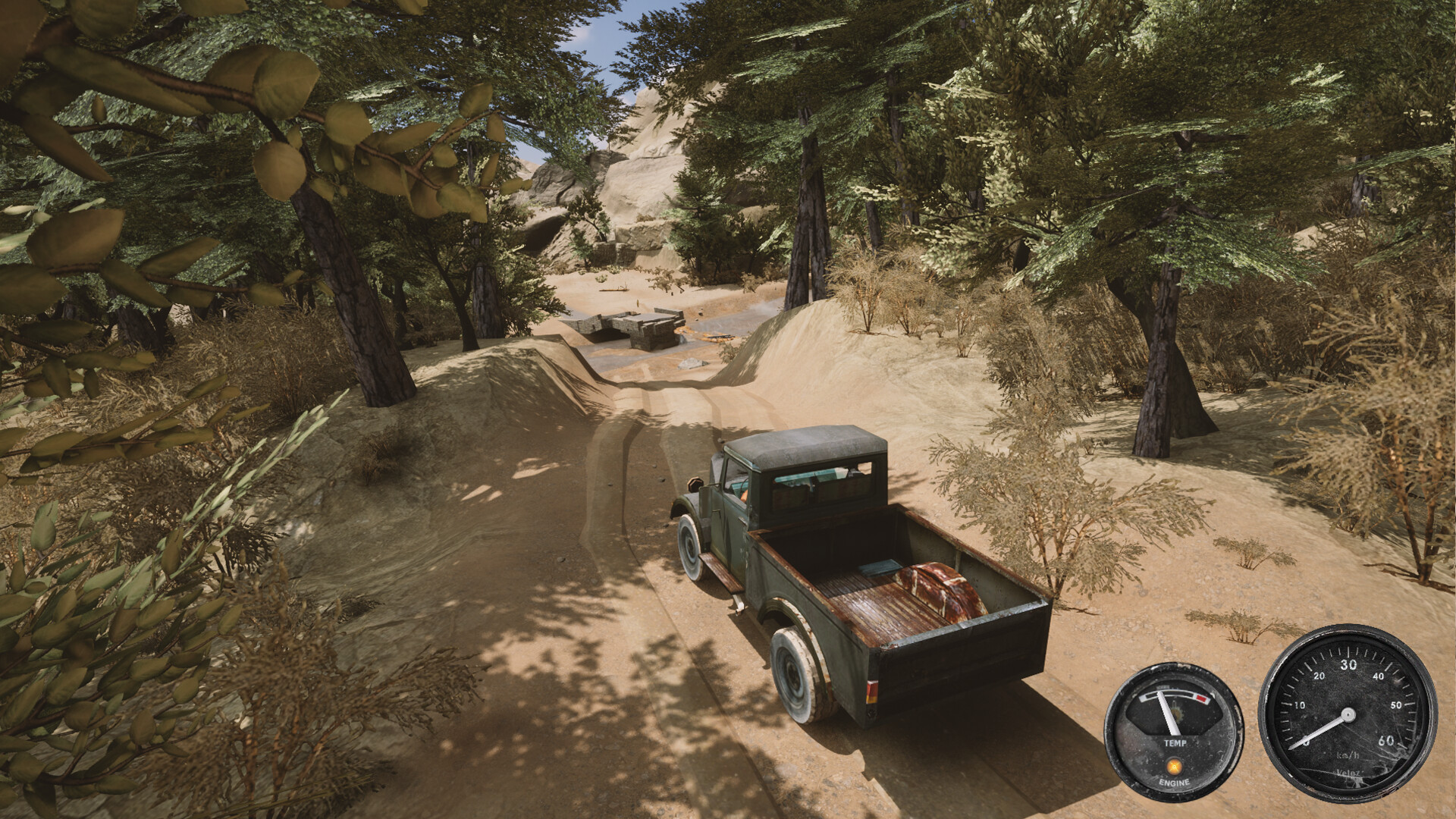
Task: Click the Veloz speedometer dial
Action: [1348, 715]
